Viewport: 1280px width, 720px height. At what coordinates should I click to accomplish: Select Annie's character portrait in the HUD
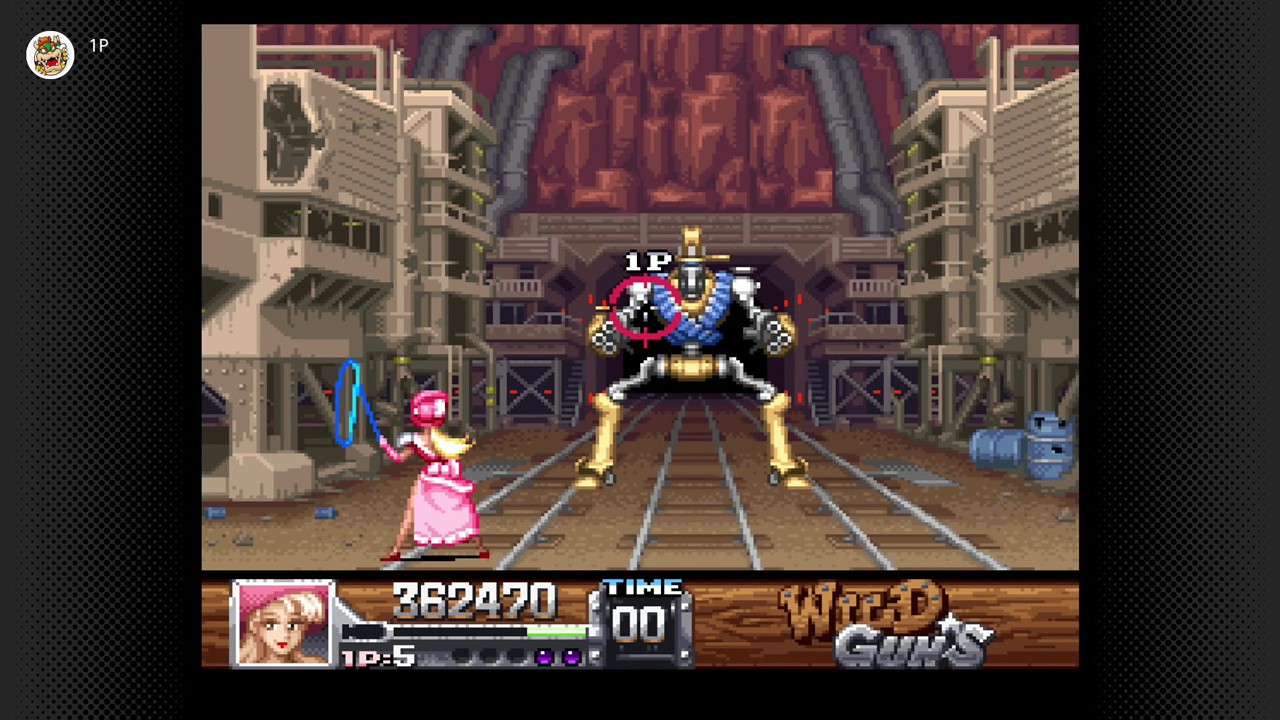(x=283, y=622)
